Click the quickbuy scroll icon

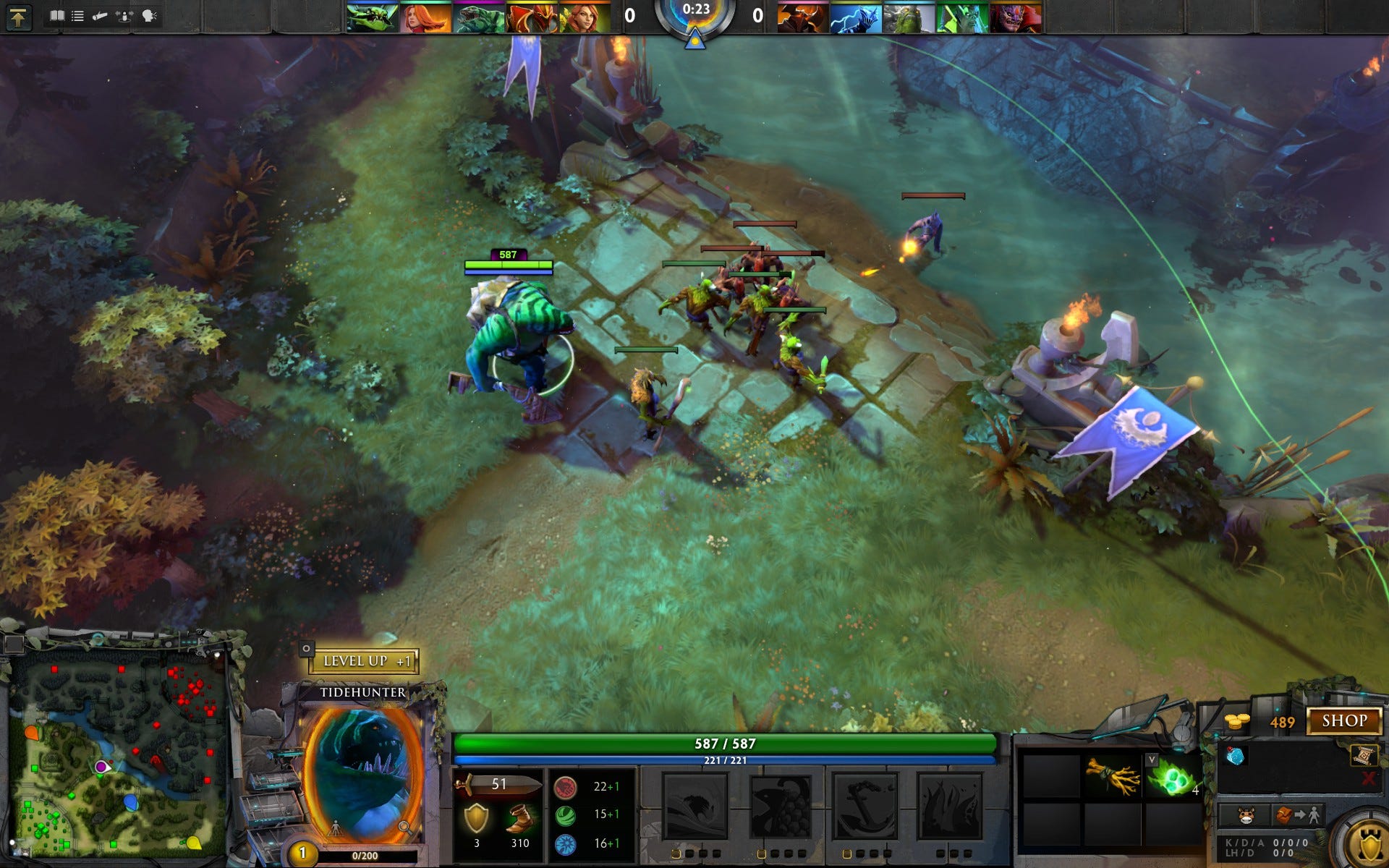point(1364,757)
